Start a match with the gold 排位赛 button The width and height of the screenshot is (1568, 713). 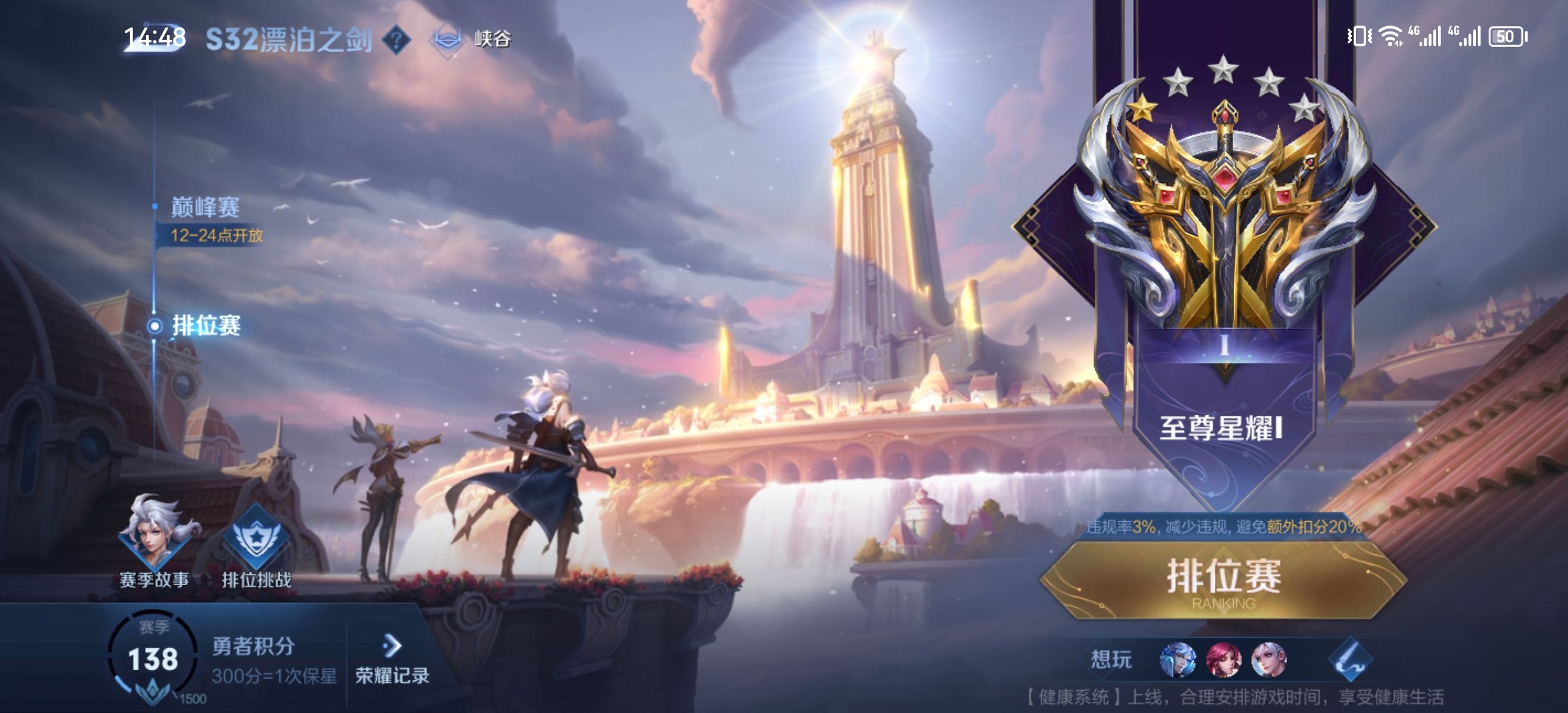click(x=1224, y=580)
